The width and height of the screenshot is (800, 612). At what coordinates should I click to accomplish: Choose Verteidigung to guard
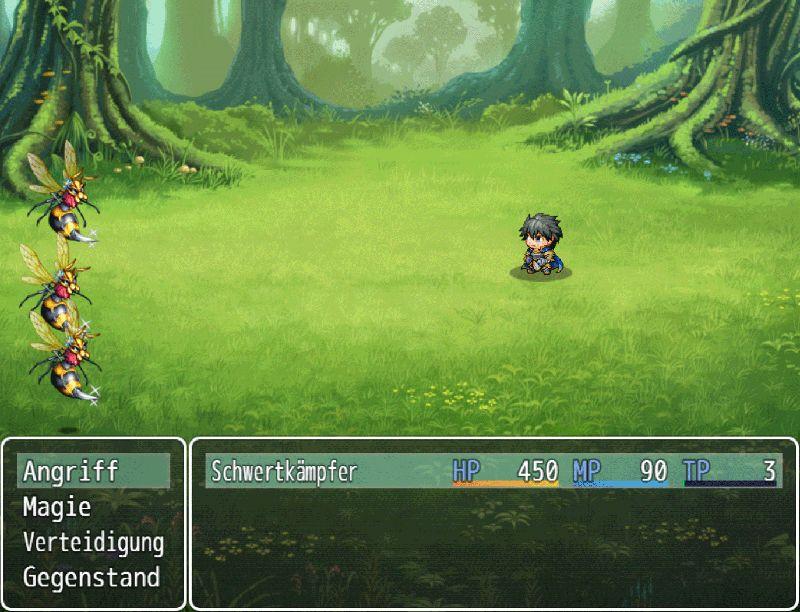click(93, 543)
